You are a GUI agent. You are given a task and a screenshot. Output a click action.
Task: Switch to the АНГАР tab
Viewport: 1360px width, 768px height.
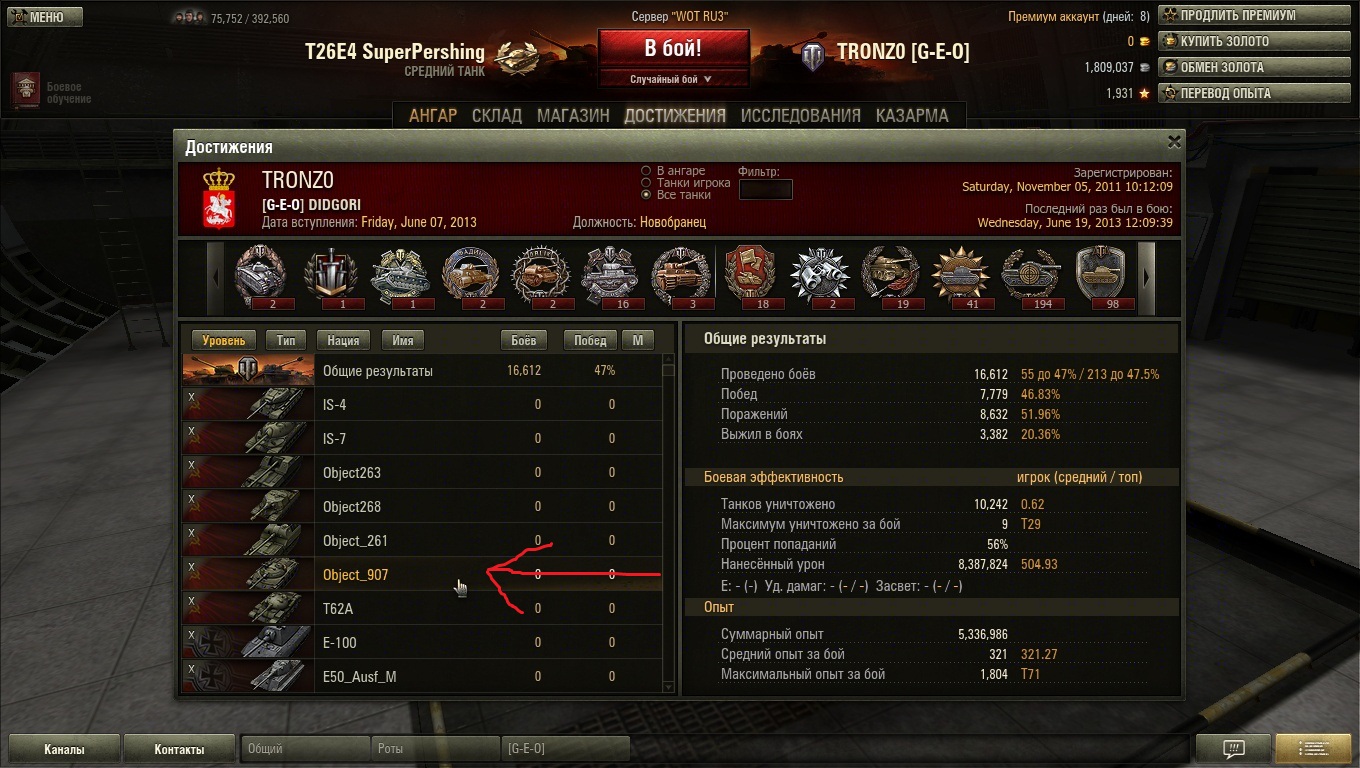[x=433, y=115]
